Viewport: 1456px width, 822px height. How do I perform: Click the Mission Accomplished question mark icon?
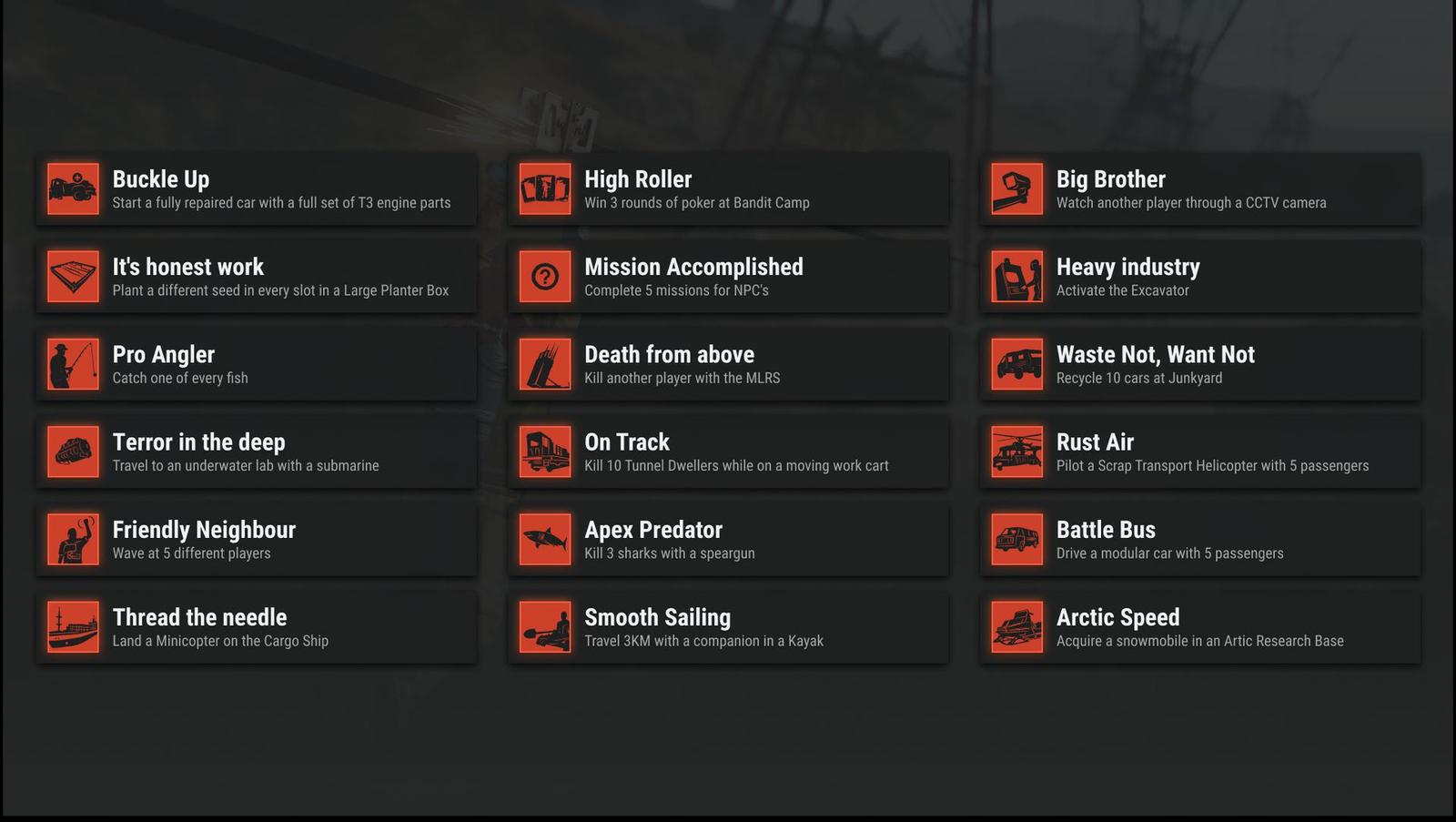544,277
